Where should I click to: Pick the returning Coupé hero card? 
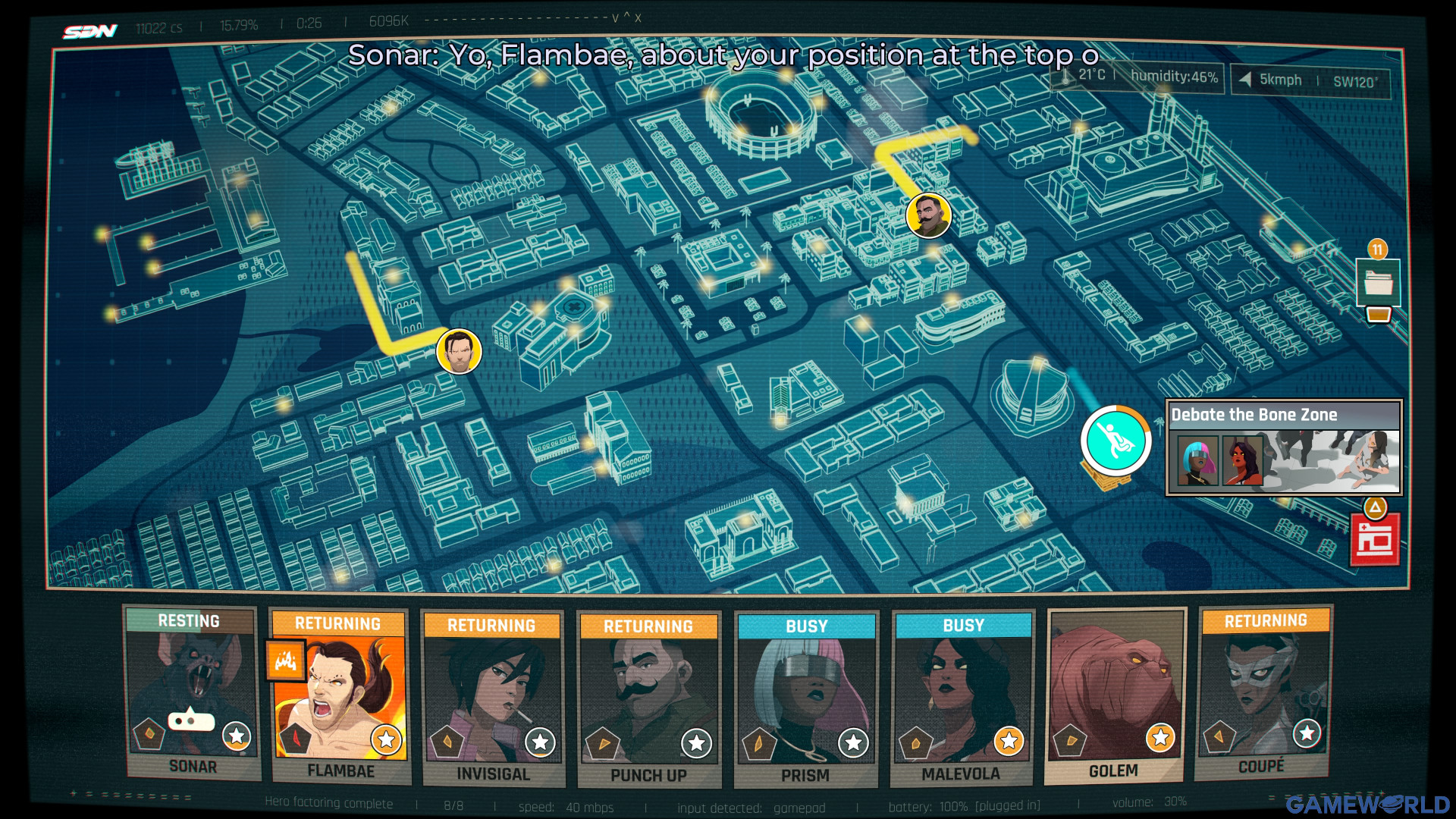coord(1264,693)
